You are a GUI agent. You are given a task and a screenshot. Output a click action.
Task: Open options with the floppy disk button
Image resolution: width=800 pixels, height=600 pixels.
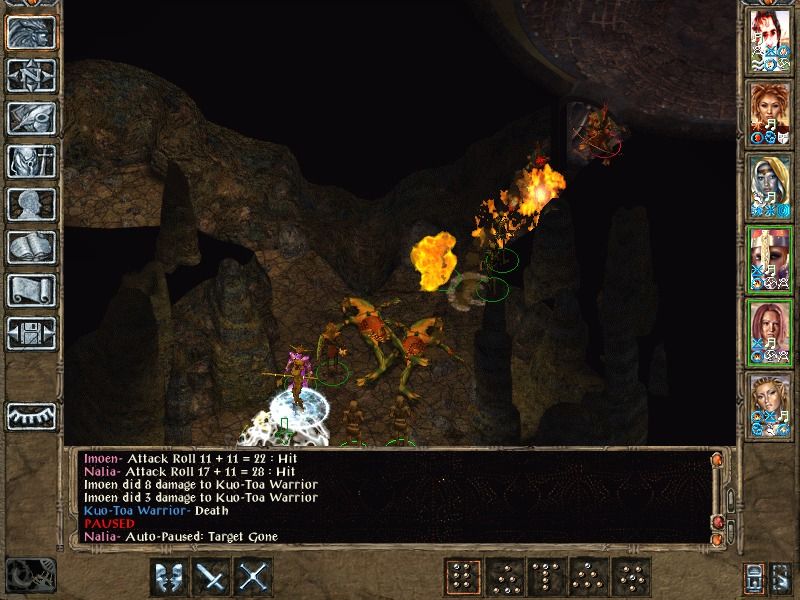(x=30, y=333)
